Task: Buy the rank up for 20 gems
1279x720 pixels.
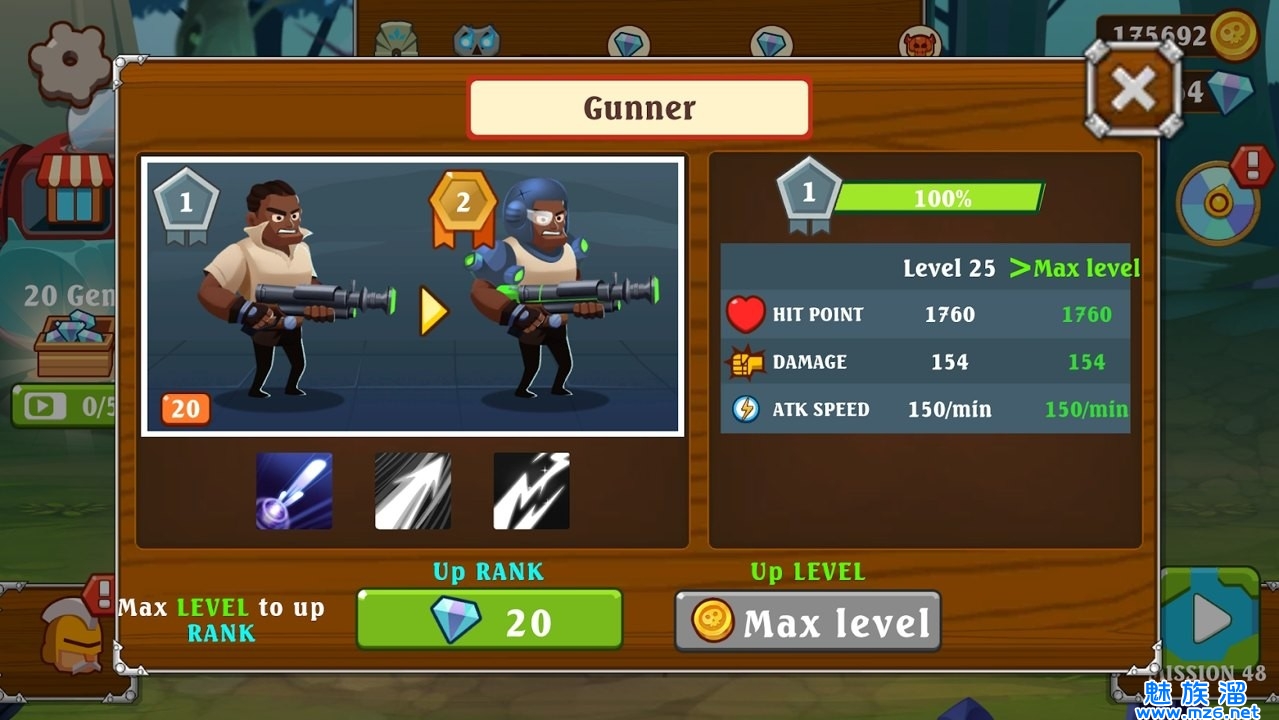Action: [489, 621]
